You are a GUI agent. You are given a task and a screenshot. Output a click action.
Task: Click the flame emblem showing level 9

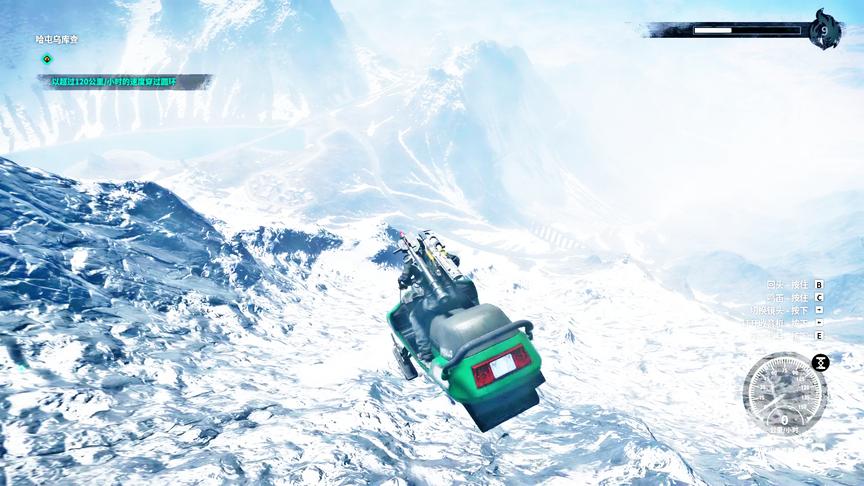point(824,30)
